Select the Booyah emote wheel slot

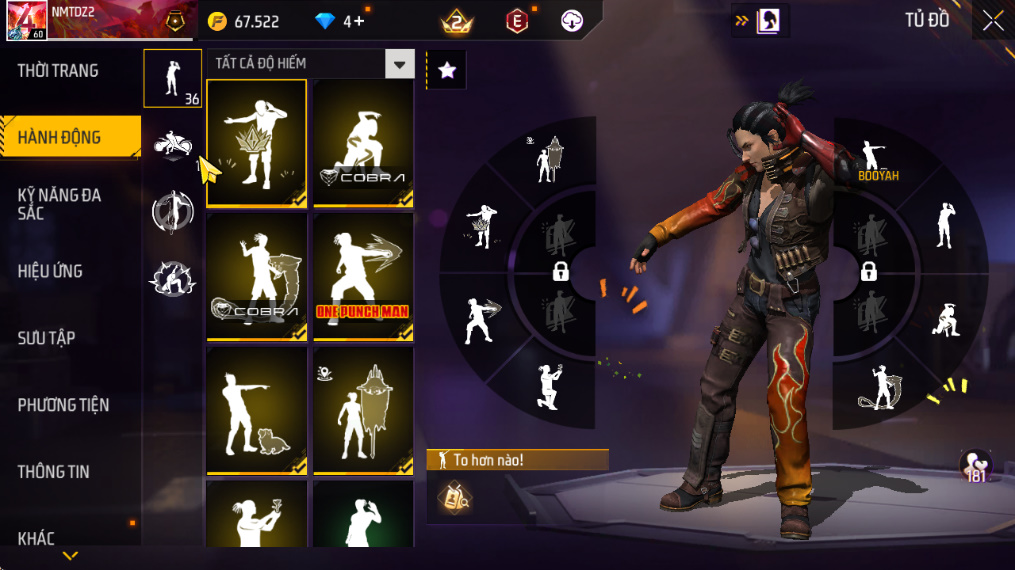(x=877, y=160)
